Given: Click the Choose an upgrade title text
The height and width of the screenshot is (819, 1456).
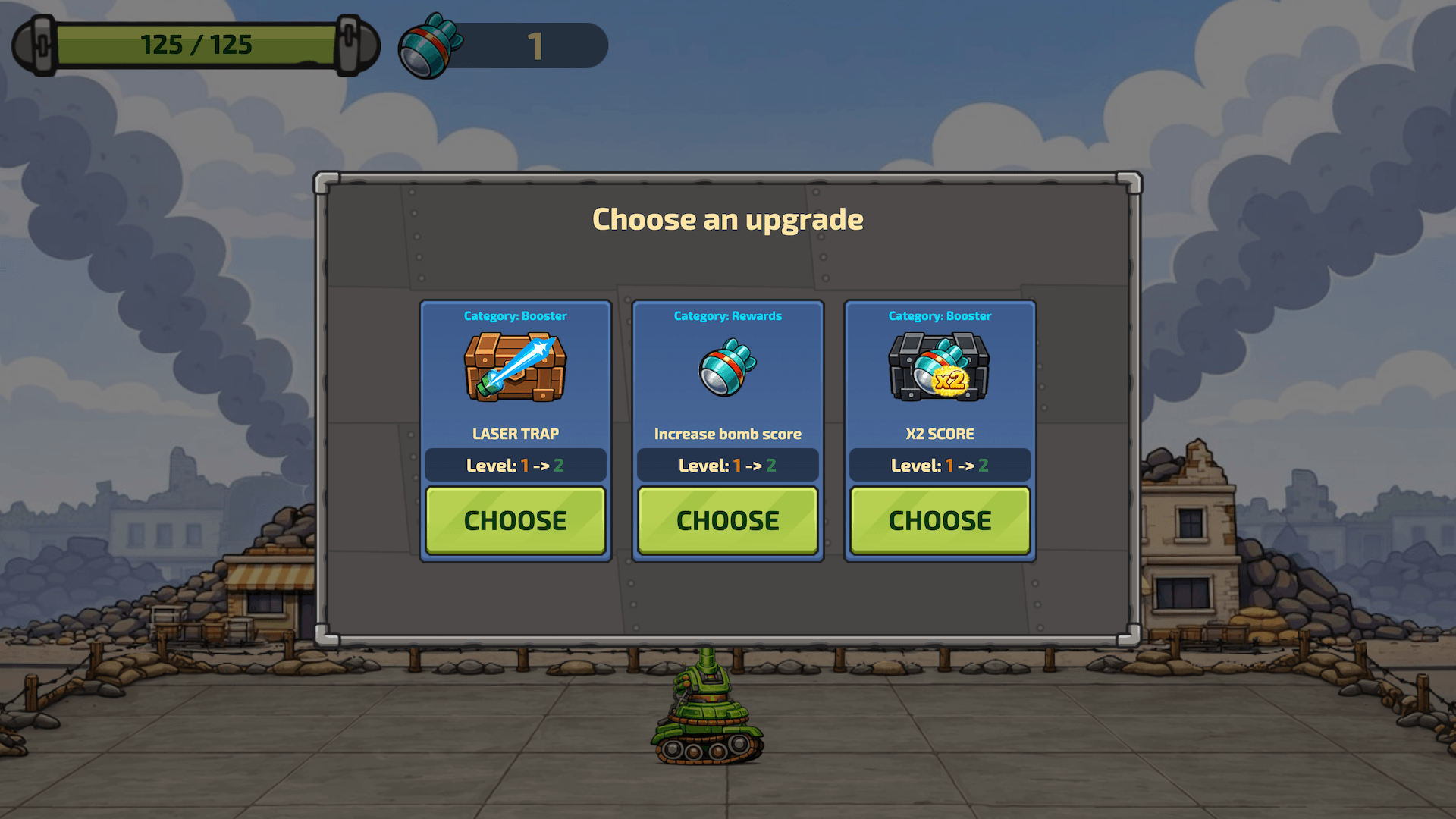Looking at the screenshot, I should [728, 220].
